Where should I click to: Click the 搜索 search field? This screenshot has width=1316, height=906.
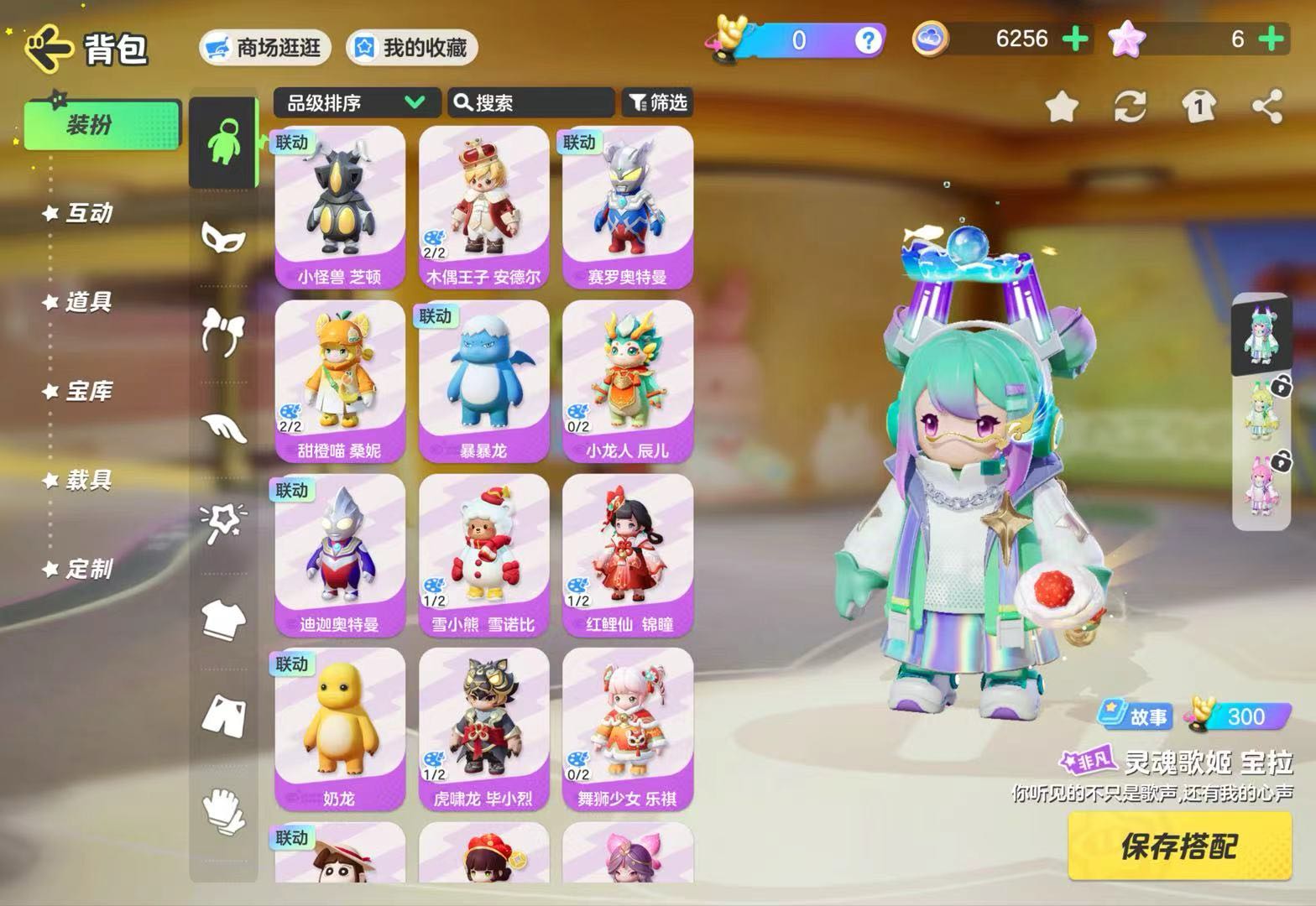click(530, 102)
